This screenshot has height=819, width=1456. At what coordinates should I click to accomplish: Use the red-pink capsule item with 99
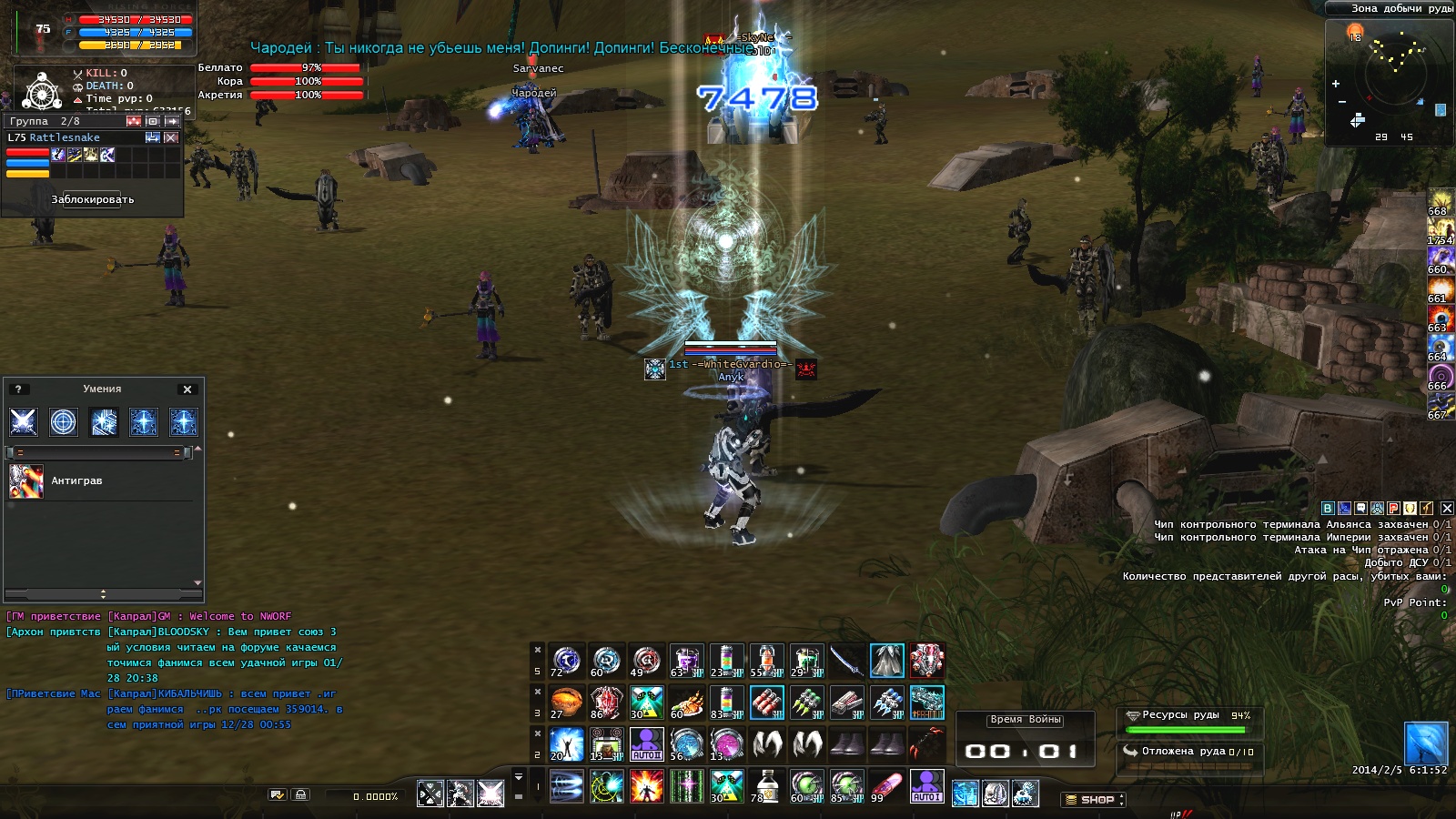pyautogui.click(x=886, y=786)
